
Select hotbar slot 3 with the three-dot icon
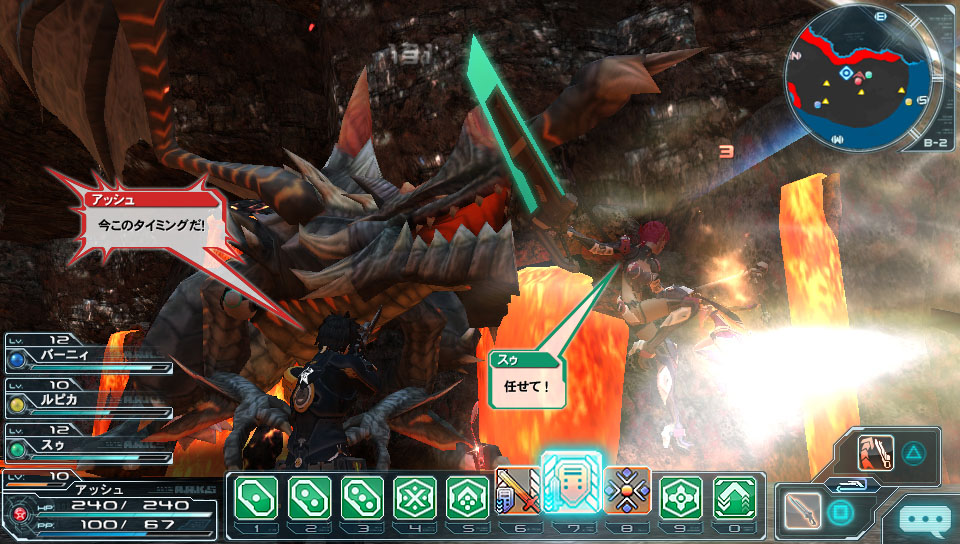361,496
